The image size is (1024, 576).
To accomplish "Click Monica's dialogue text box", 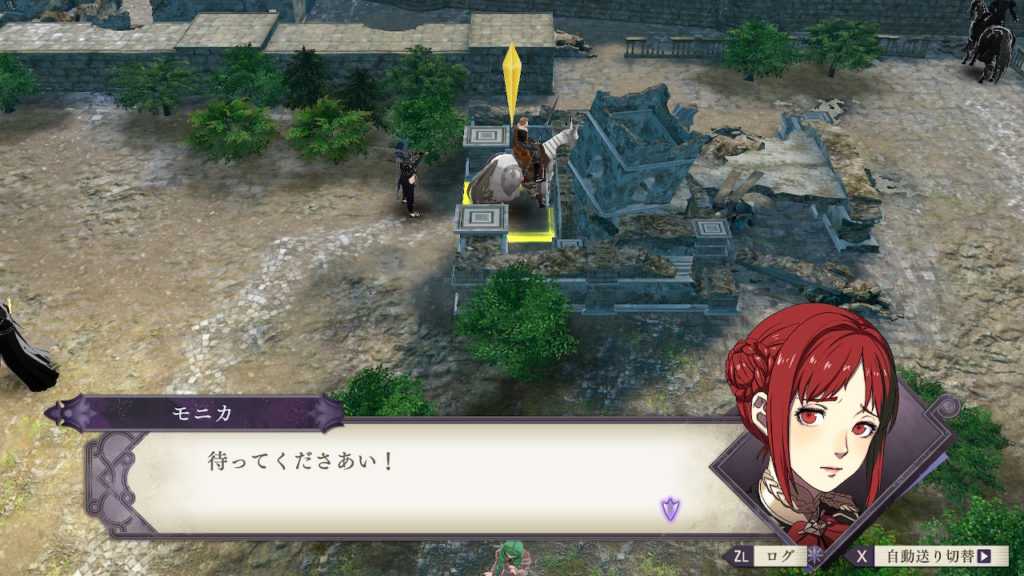I will [x=420, y=478].
